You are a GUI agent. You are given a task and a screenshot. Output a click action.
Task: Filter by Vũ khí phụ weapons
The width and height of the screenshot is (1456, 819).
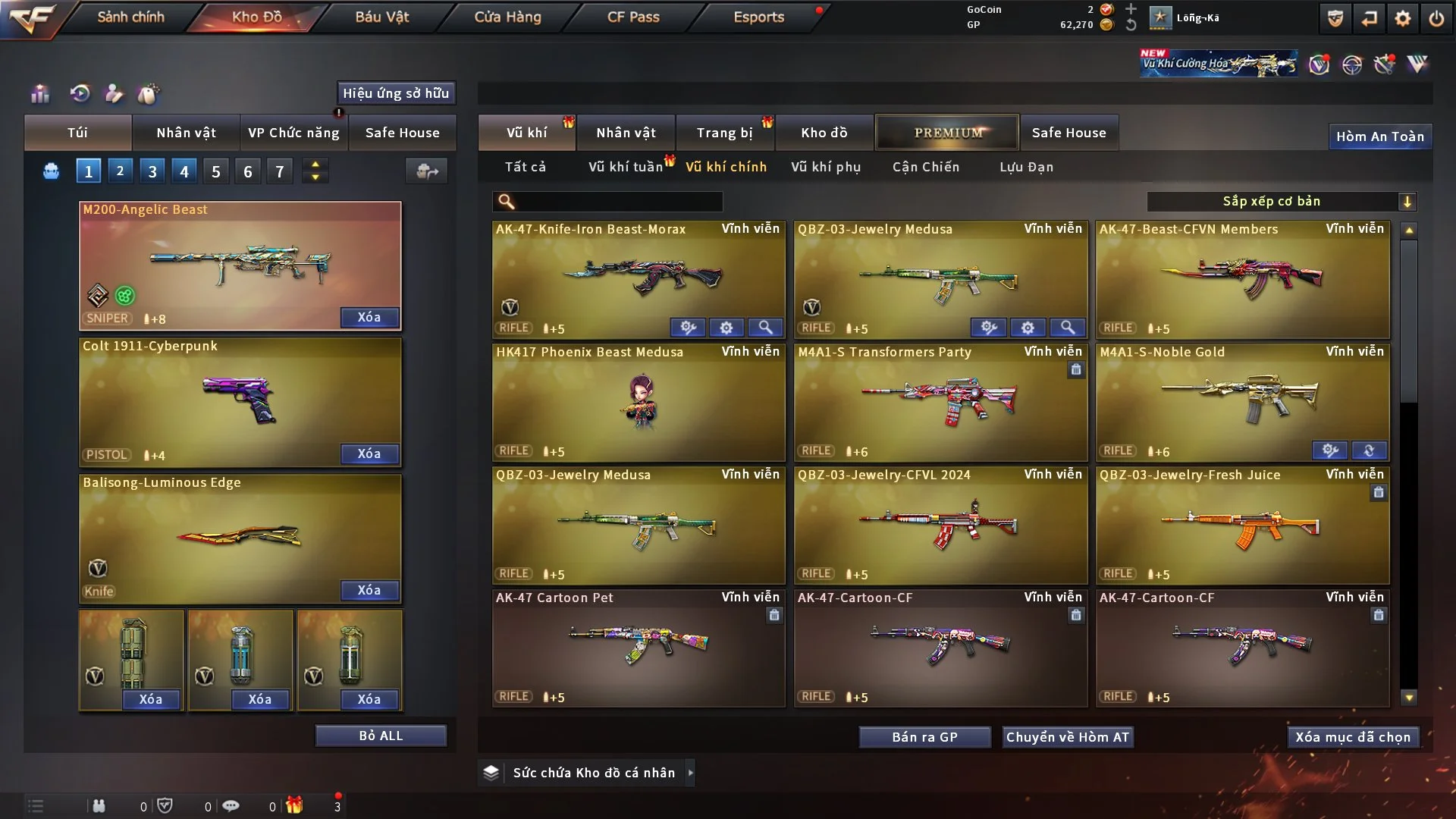(x=825, y=167)
